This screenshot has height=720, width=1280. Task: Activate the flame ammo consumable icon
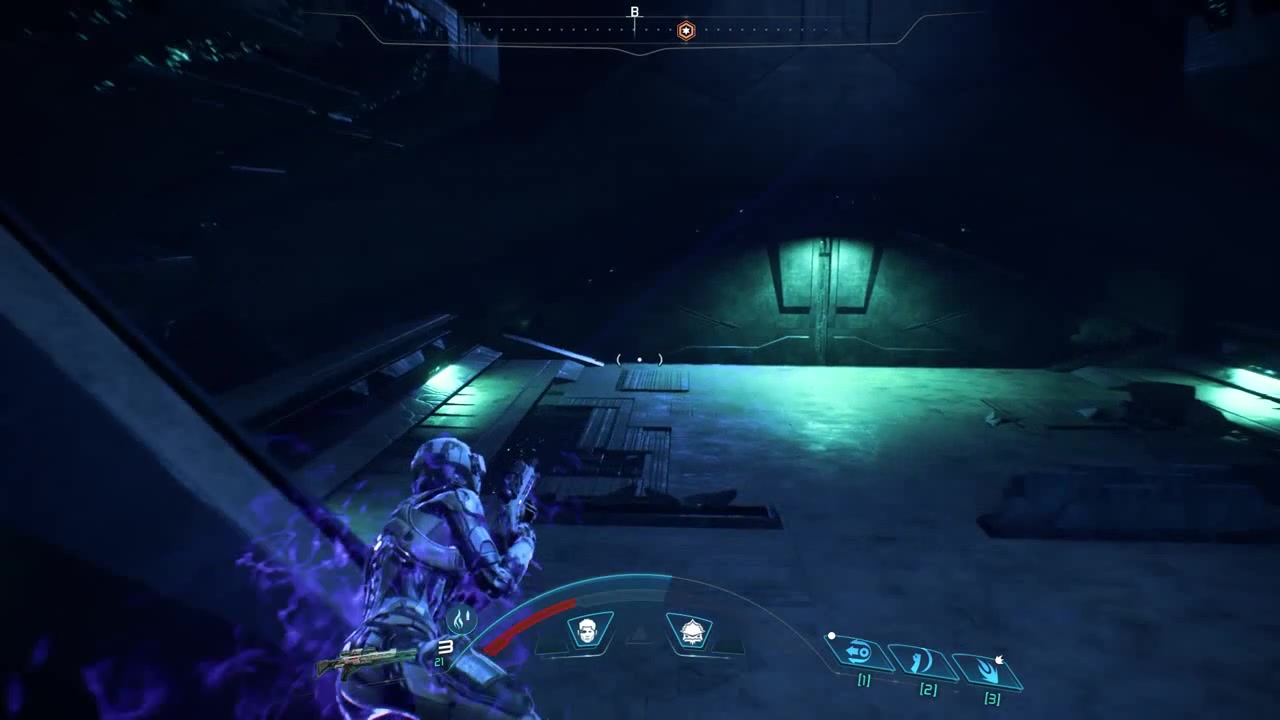point(461,620)
